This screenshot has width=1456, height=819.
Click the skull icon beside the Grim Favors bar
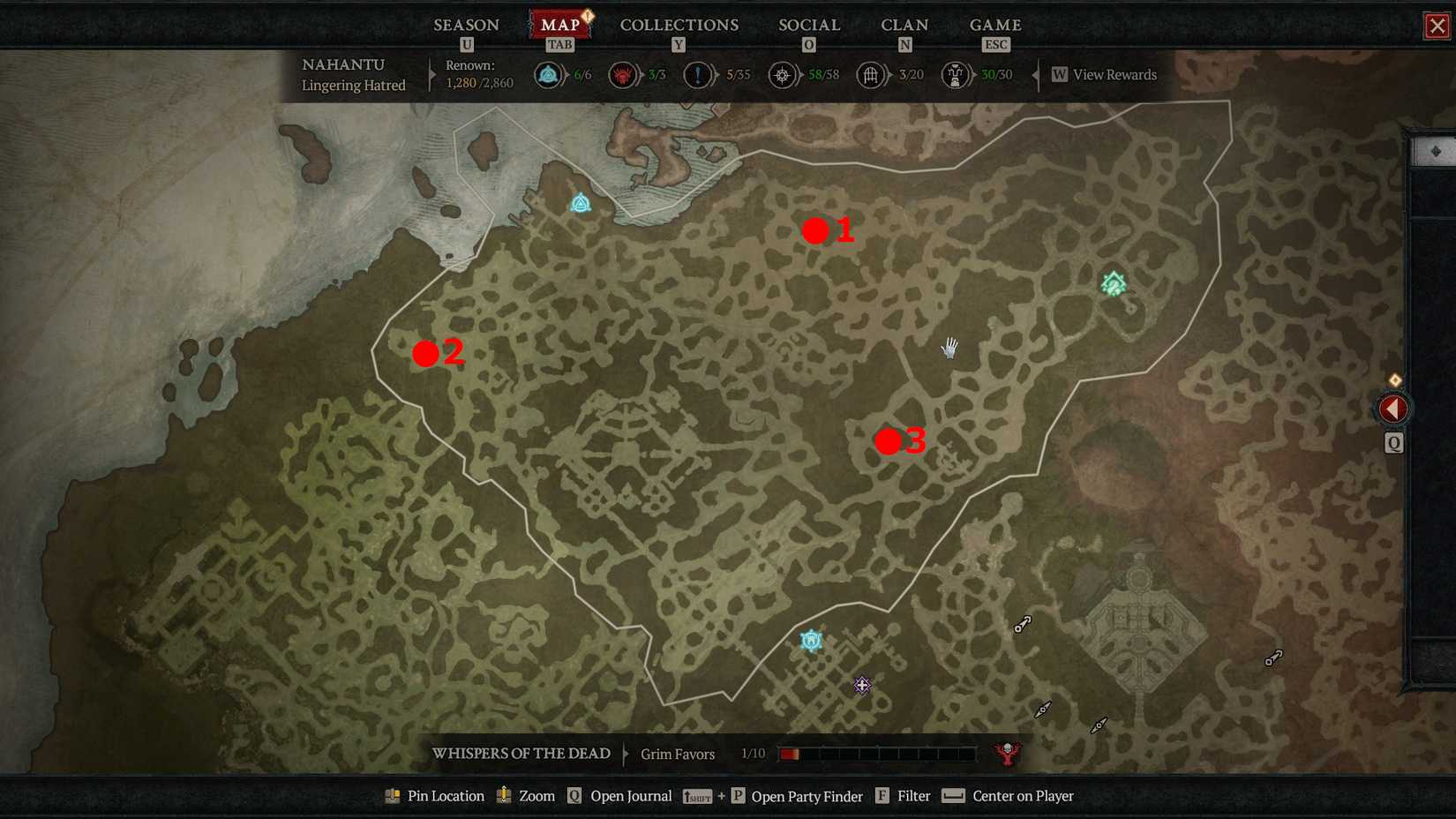1007,754
